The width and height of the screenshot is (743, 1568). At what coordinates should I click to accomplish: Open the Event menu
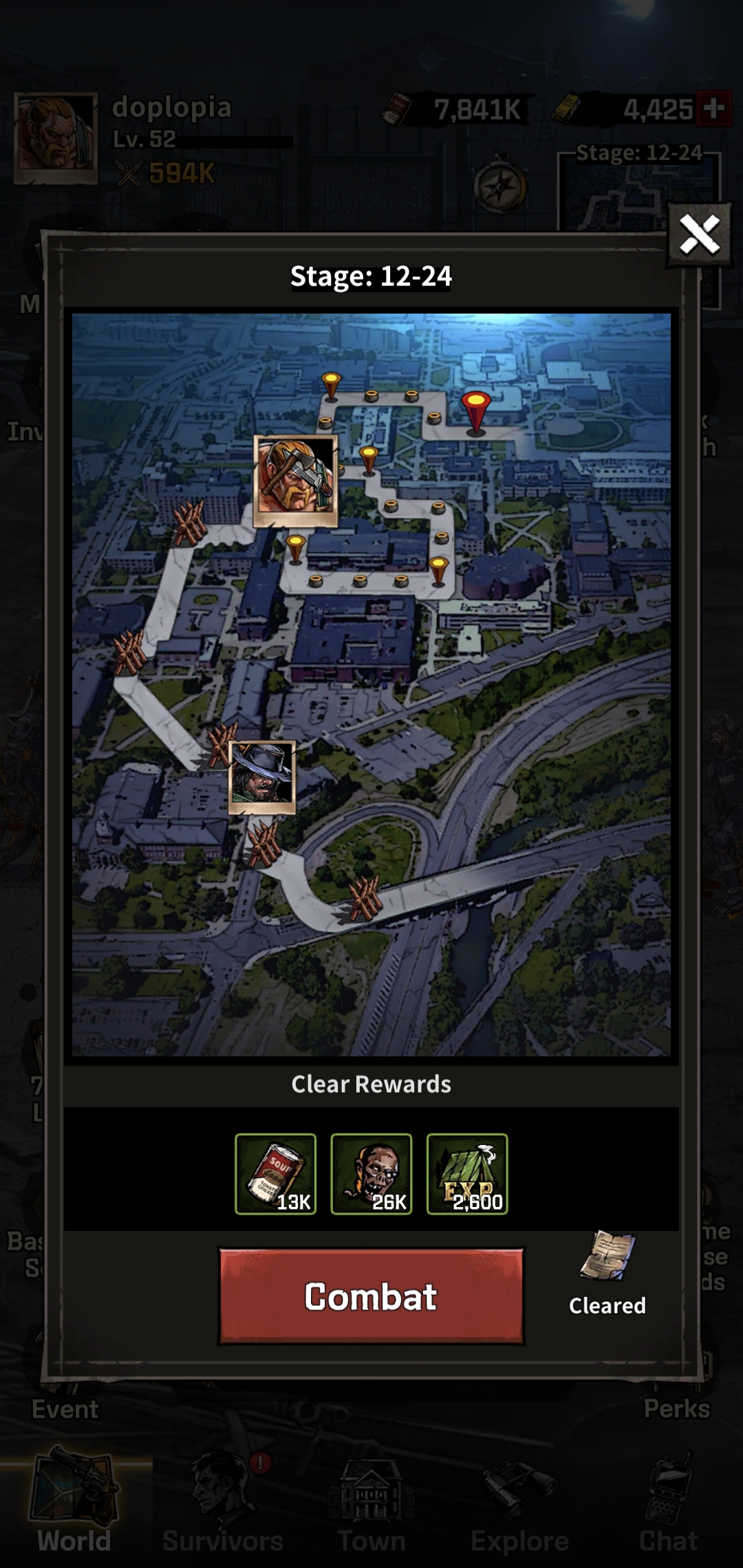pos(65,1408)
